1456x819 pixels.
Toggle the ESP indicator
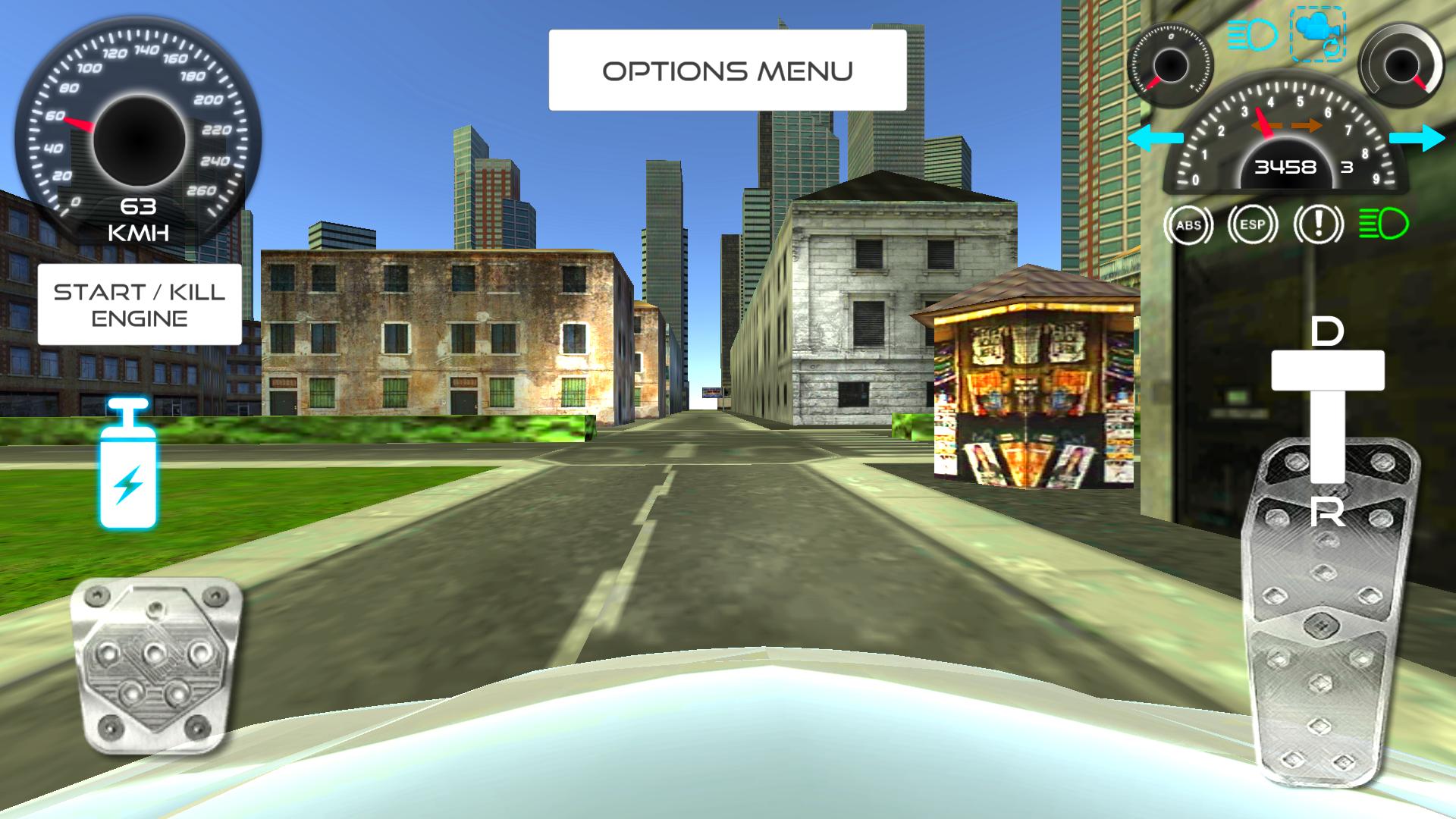[1253, 225]
